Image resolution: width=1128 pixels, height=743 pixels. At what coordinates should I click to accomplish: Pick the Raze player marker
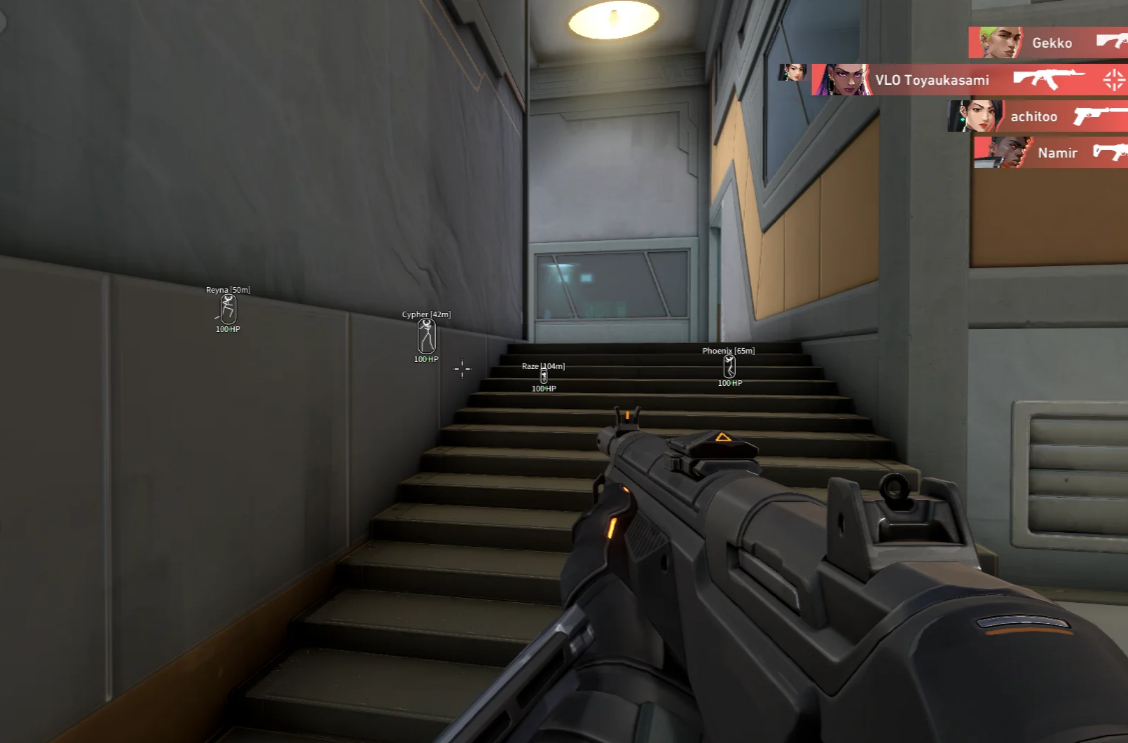tap(543, 377)
